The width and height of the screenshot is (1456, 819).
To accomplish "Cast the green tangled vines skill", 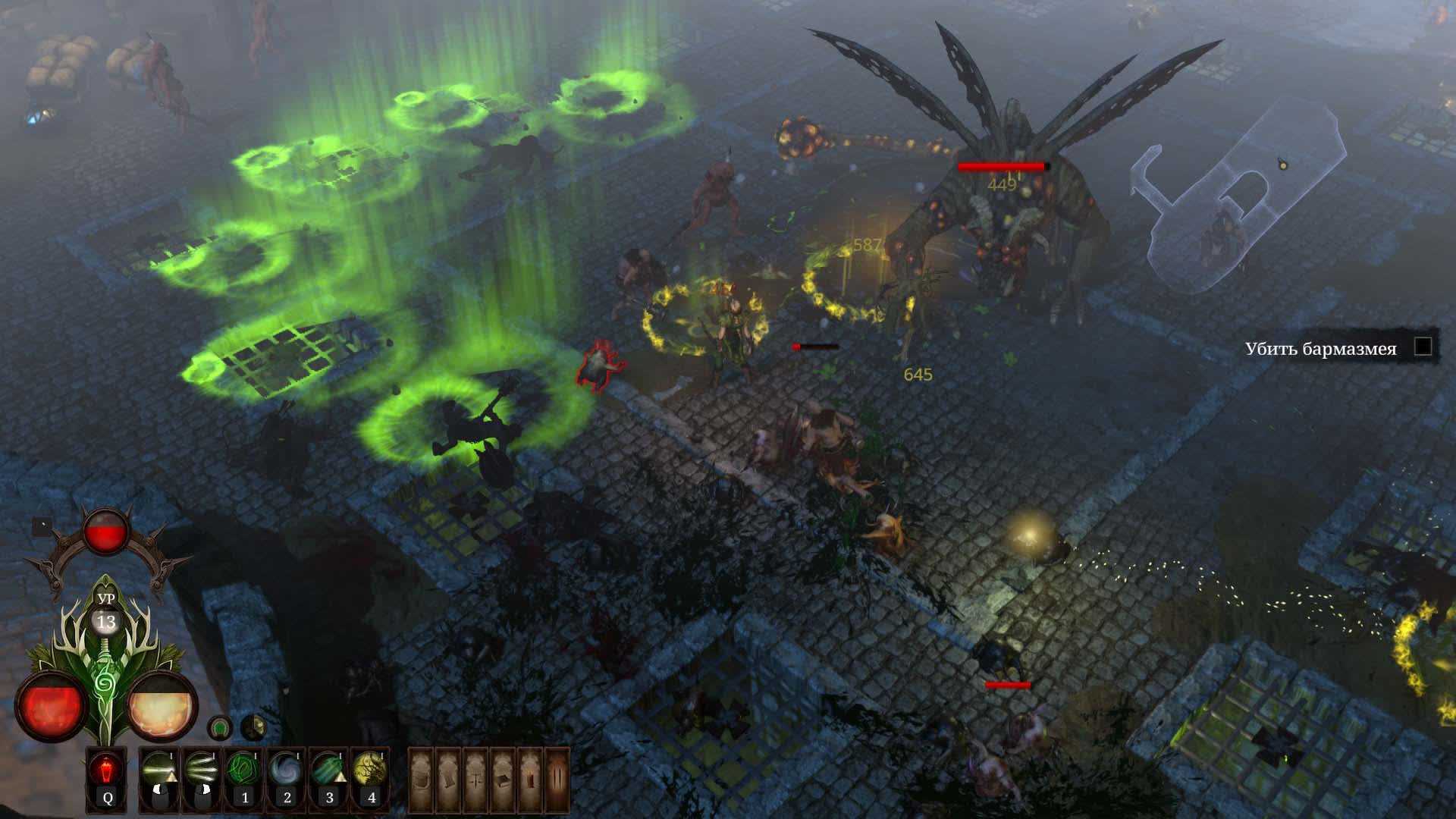I will [x=244, y=769].
